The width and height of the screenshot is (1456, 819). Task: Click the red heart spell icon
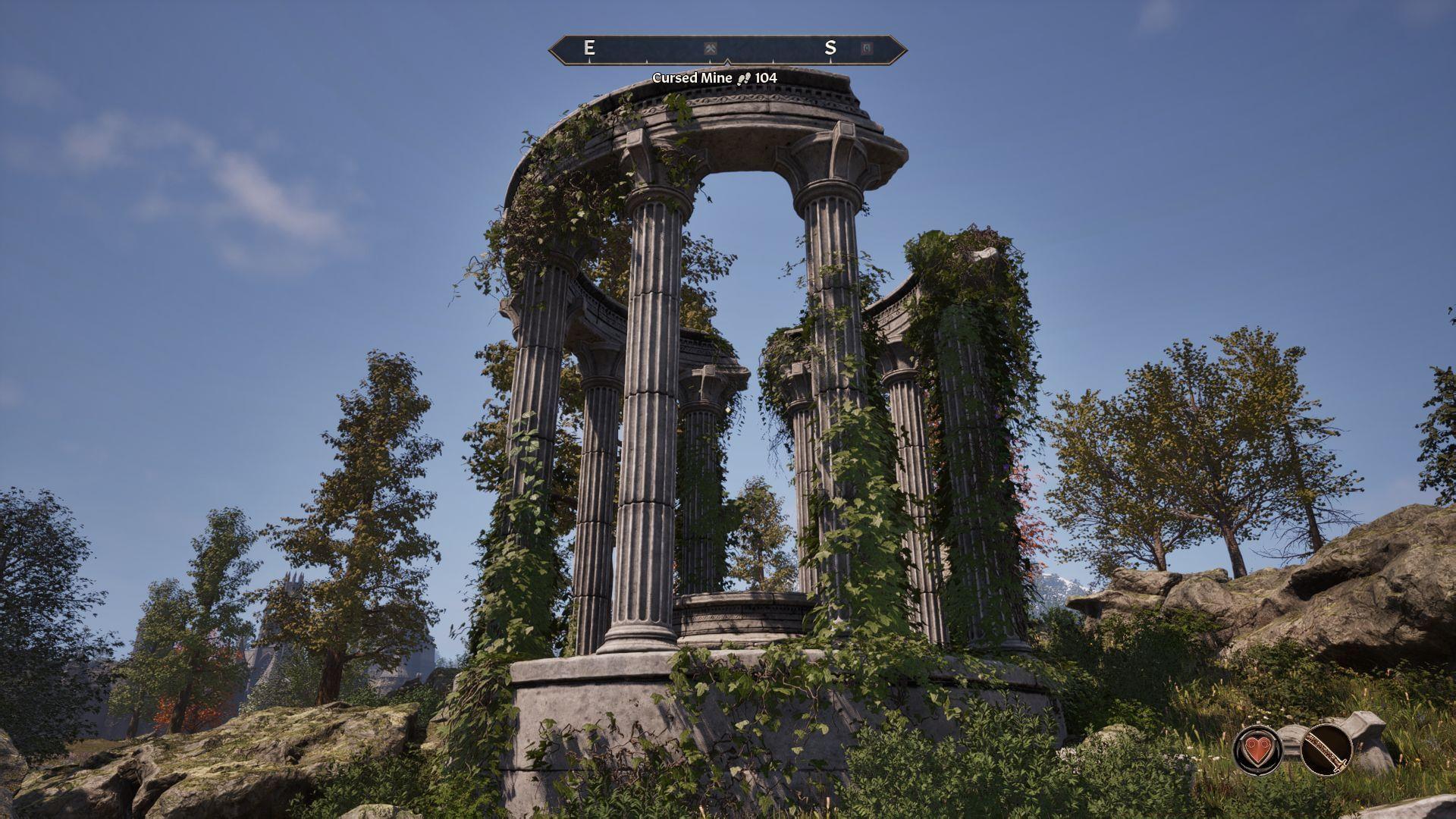tap(1257, 750)
